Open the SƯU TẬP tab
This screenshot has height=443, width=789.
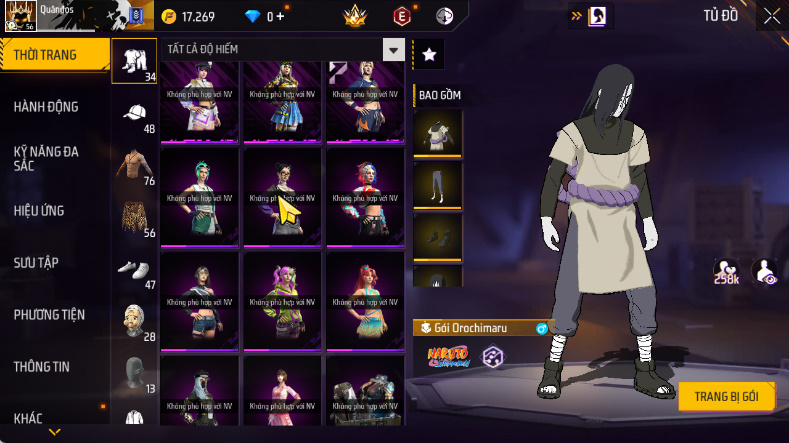click(x=36, y=263)
